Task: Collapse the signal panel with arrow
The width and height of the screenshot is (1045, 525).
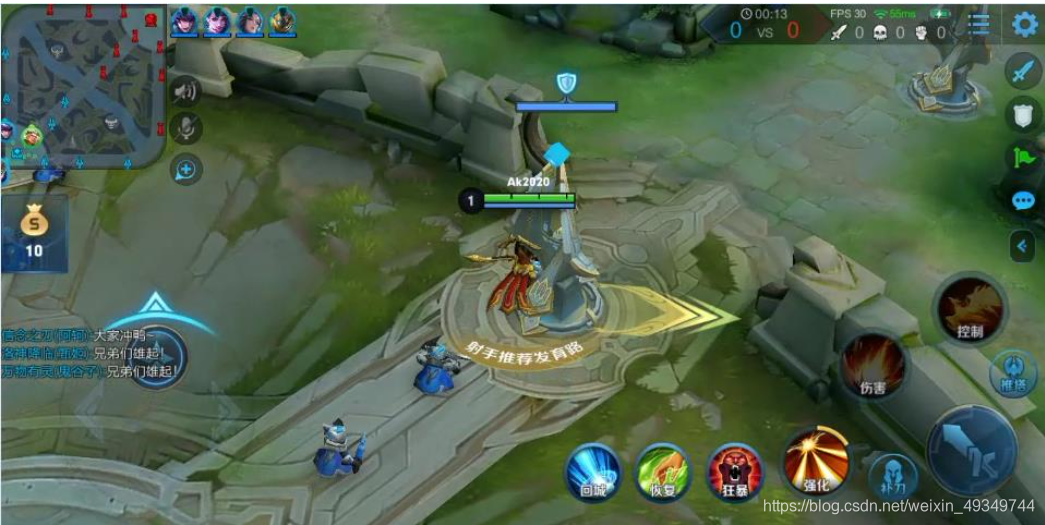Action: 1022,245
